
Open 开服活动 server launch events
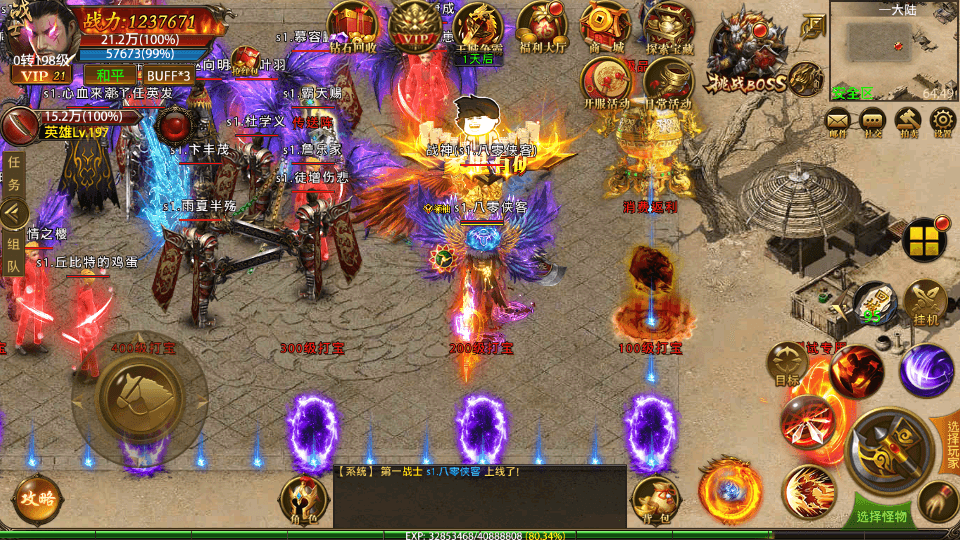click(x=605, y=80)
